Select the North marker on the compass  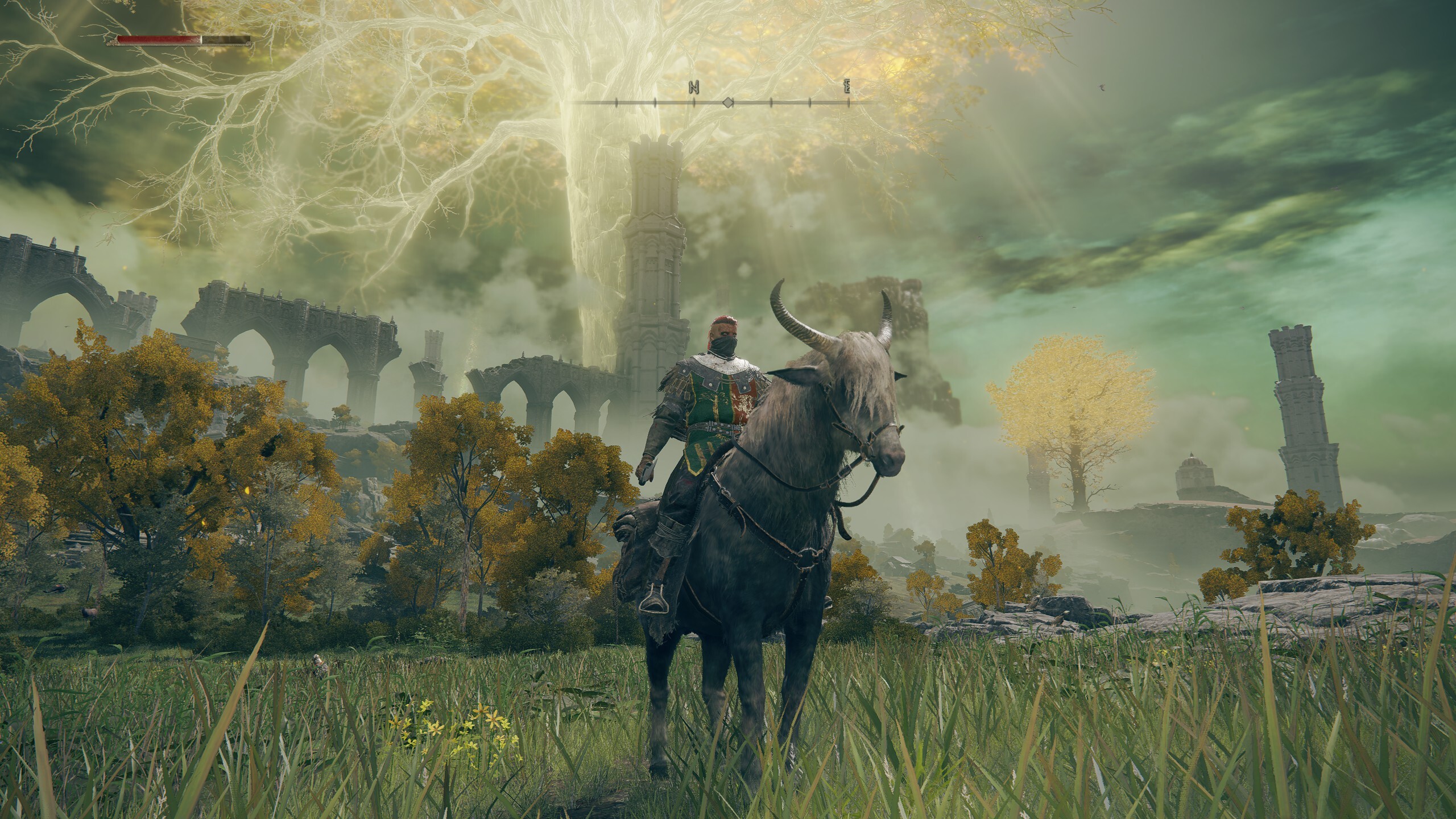pos(693,87)
